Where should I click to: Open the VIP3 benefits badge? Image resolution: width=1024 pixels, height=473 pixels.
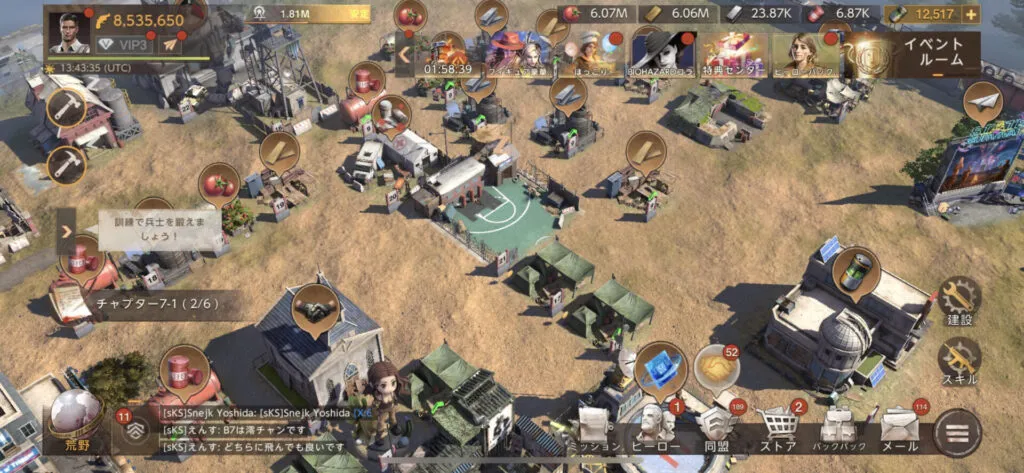point(124,45)
